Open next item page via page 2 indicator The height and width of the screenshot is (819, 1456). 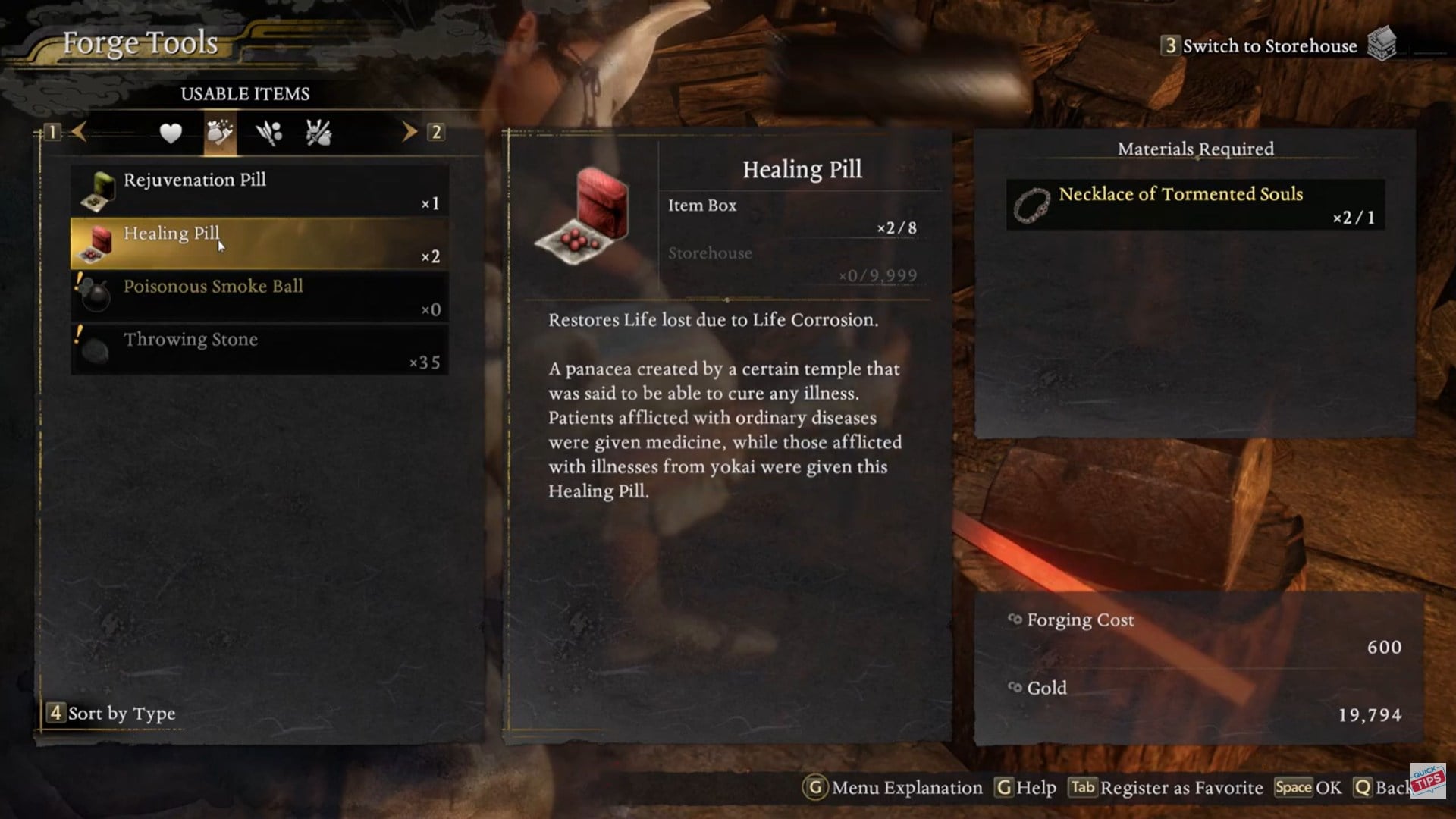tap(436, 133)
